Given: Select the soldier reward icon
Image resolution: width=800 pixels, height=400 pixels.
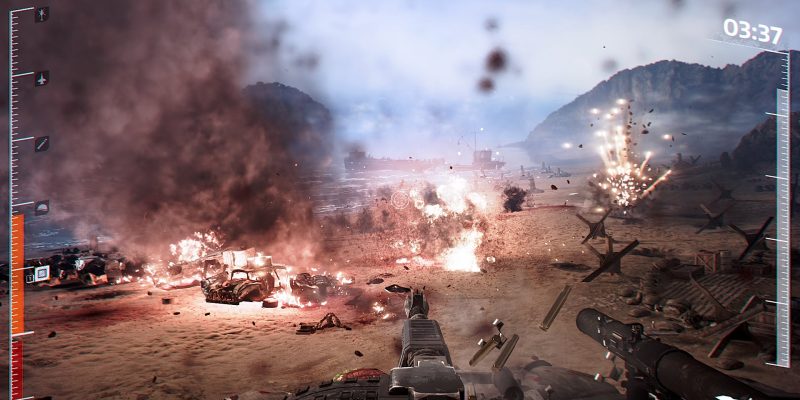Looking at the screenshot, I should 41,15.
